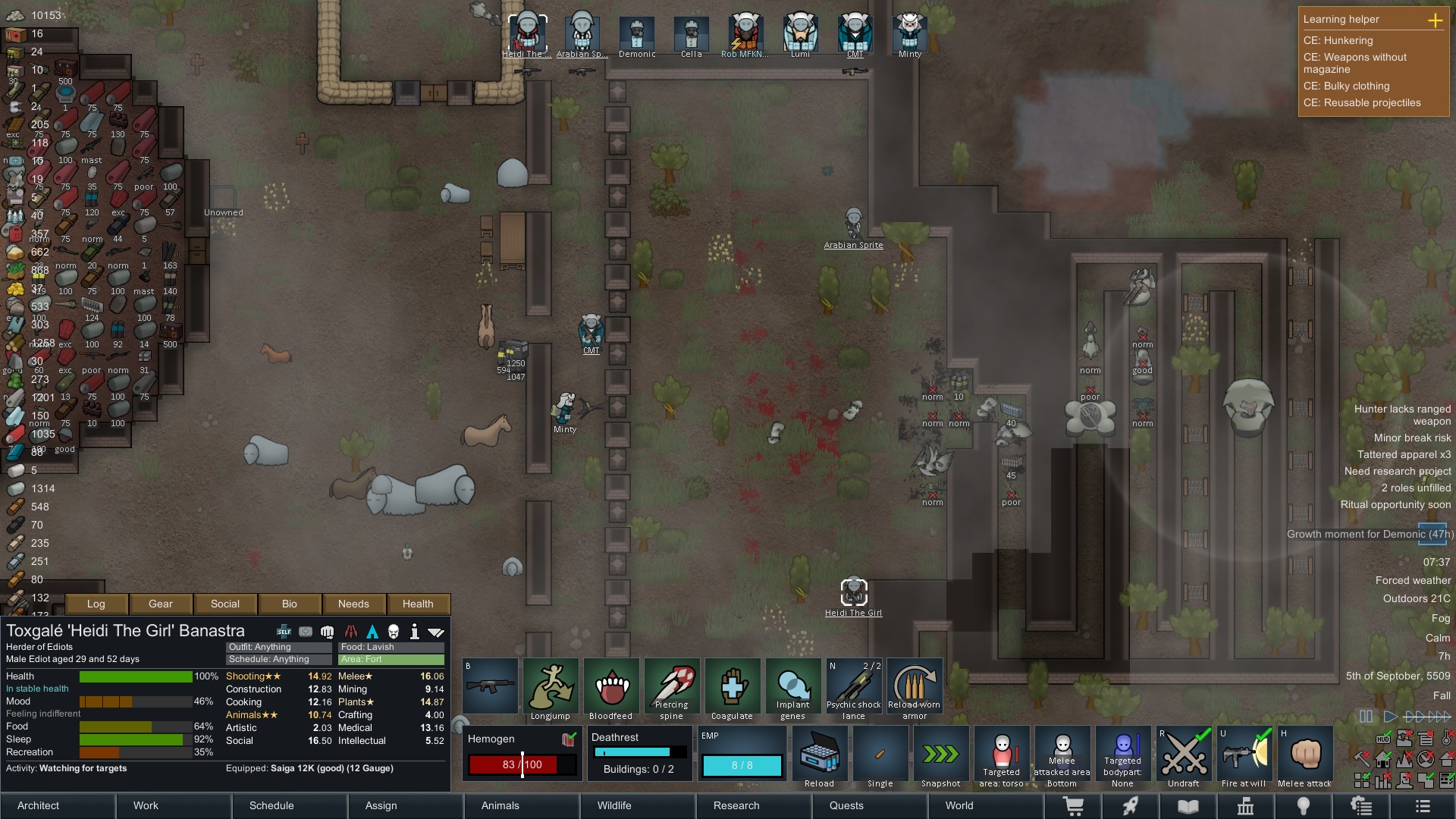Click the Reload gizmo

[x=820, y=755]
